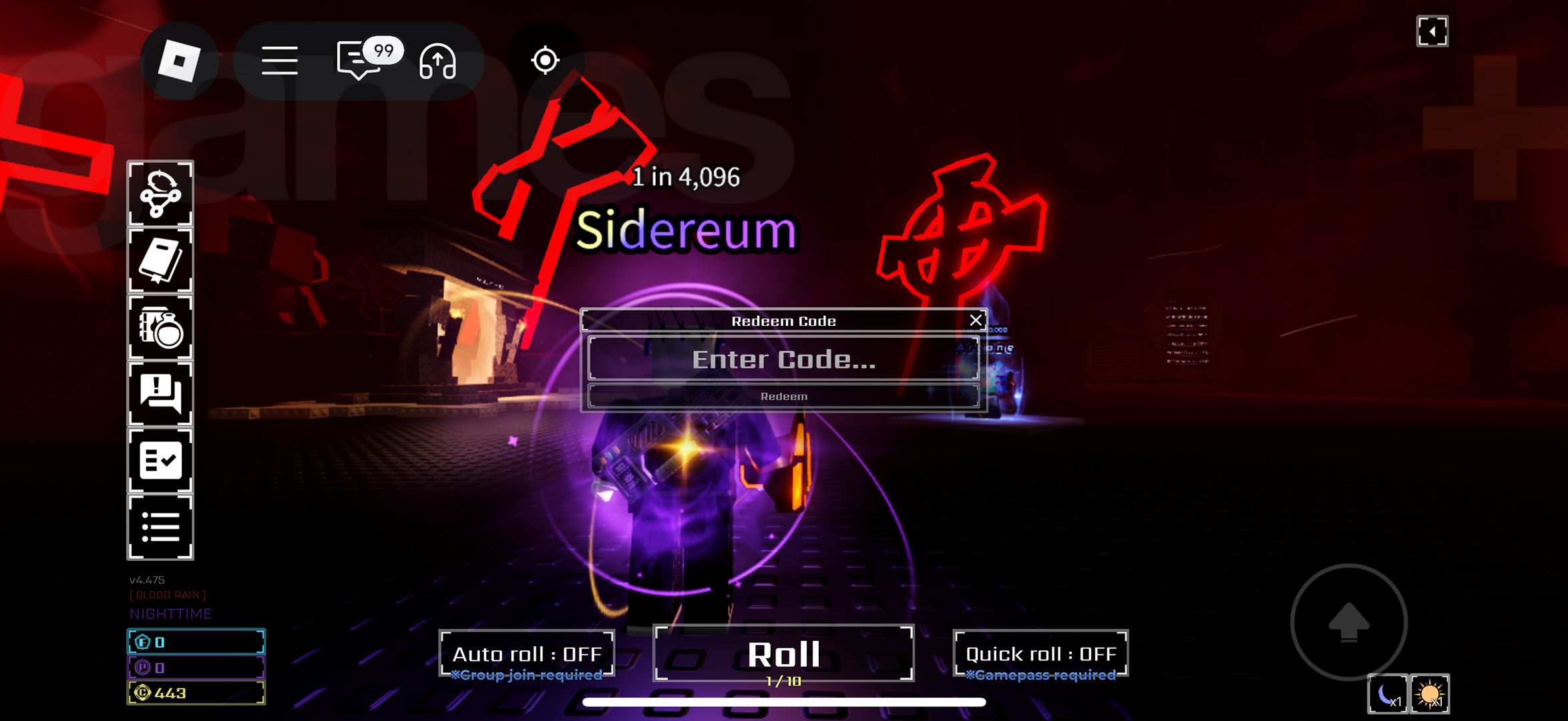Open the chat panel showing 99 messages

359,61
